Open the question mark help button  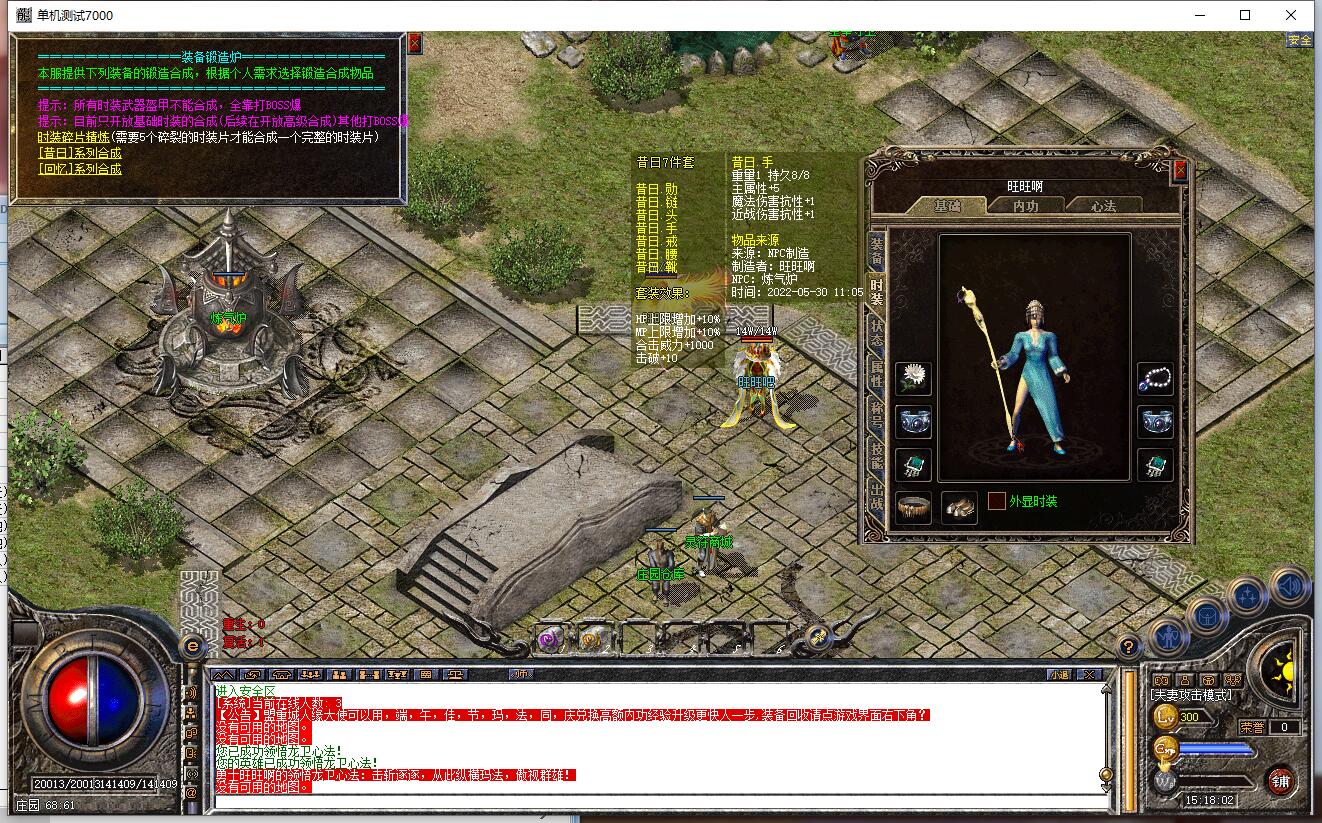point(1128,646)
